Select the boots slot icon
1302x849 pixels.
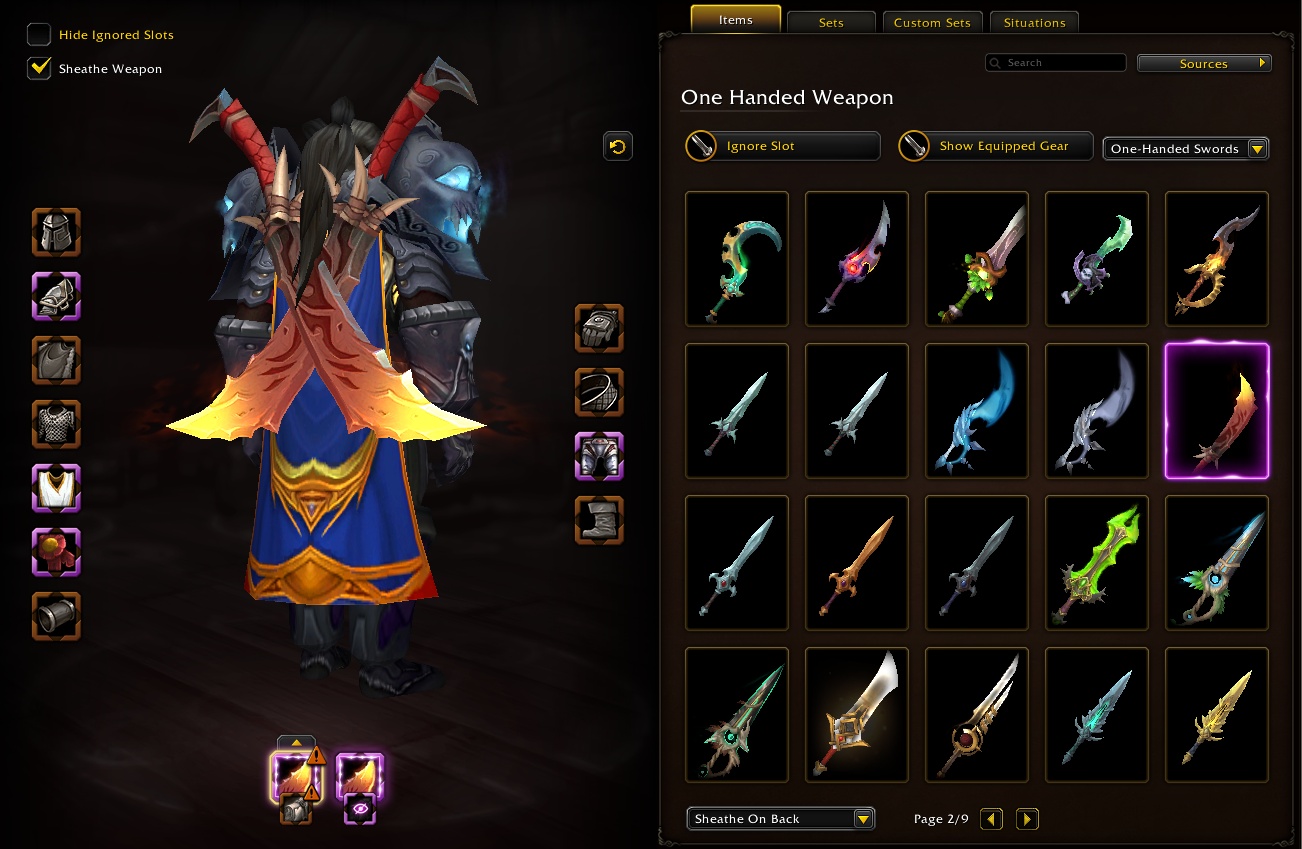tap(598, 520)
